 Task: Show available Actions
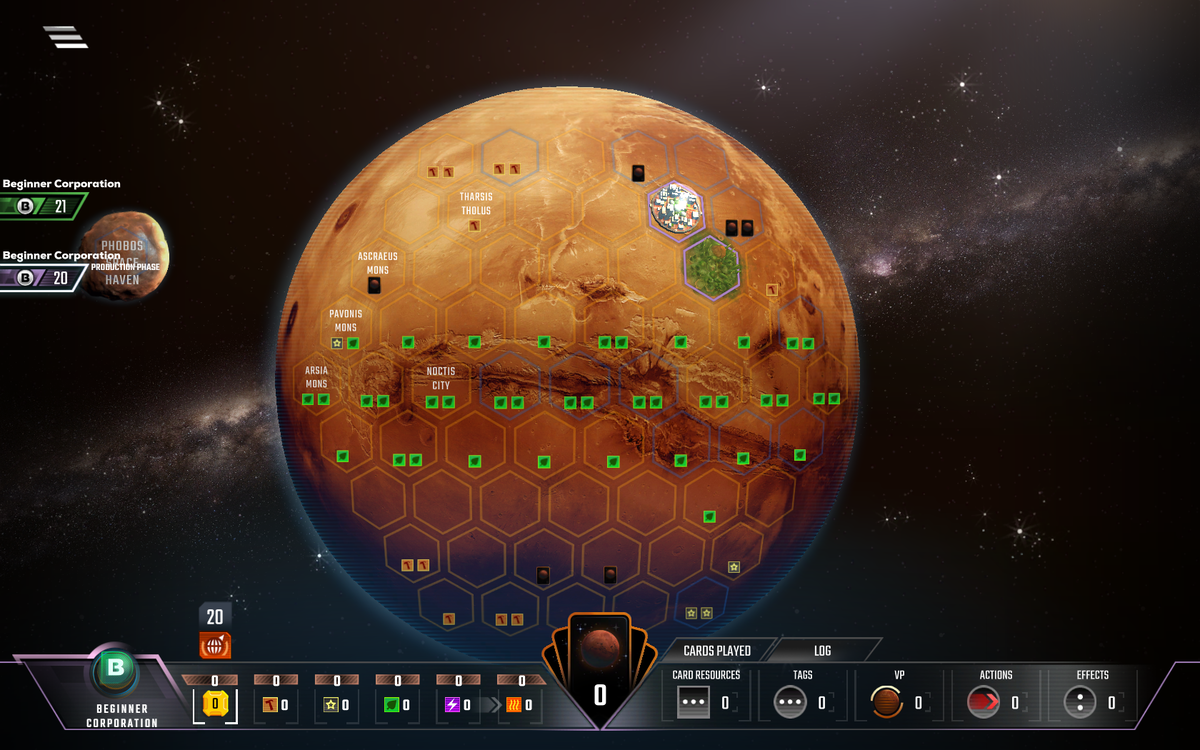[983, 702]
